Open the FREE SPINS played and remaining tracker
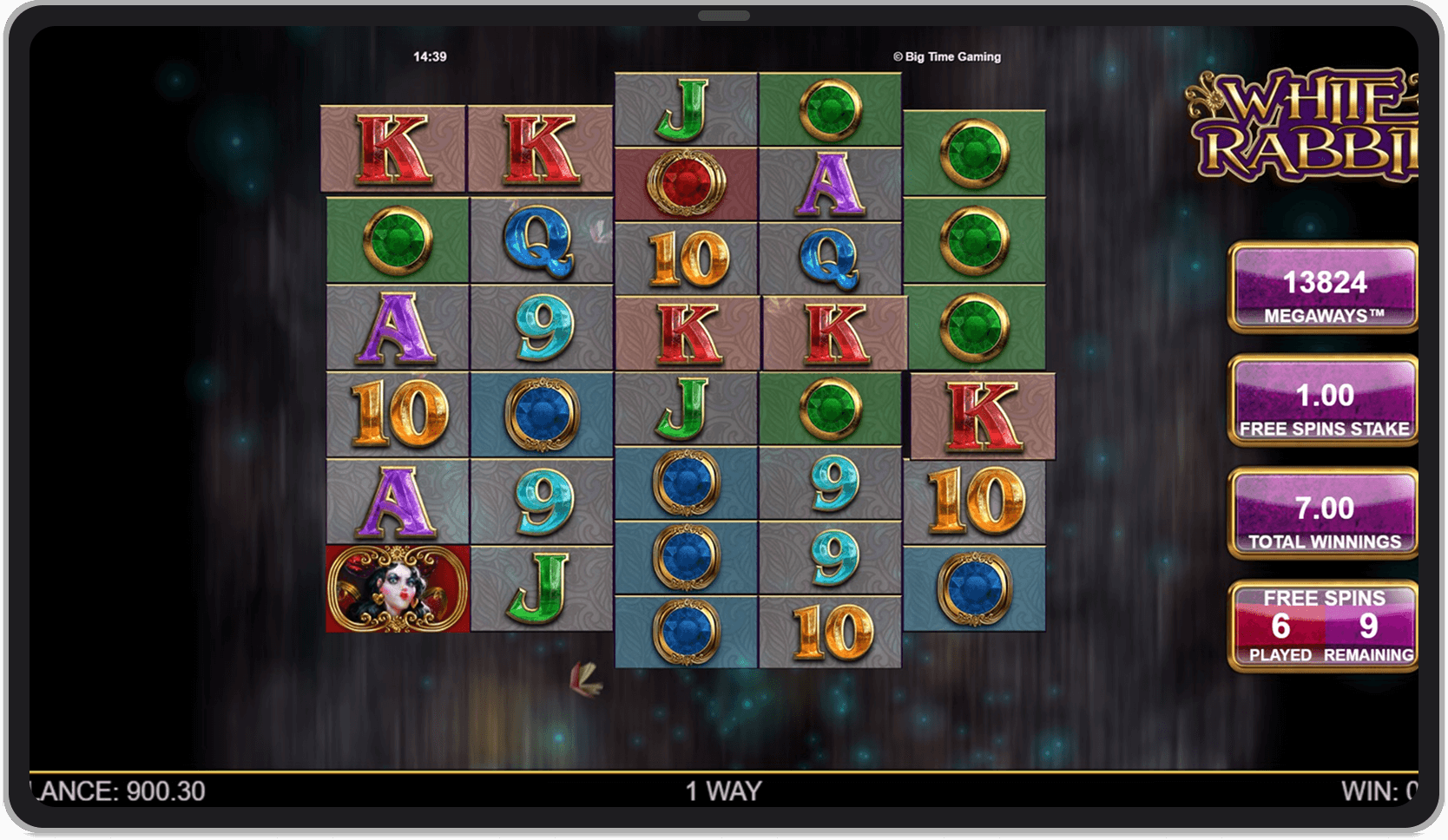The image size is (1448, 840). (x=1323, y=625)
